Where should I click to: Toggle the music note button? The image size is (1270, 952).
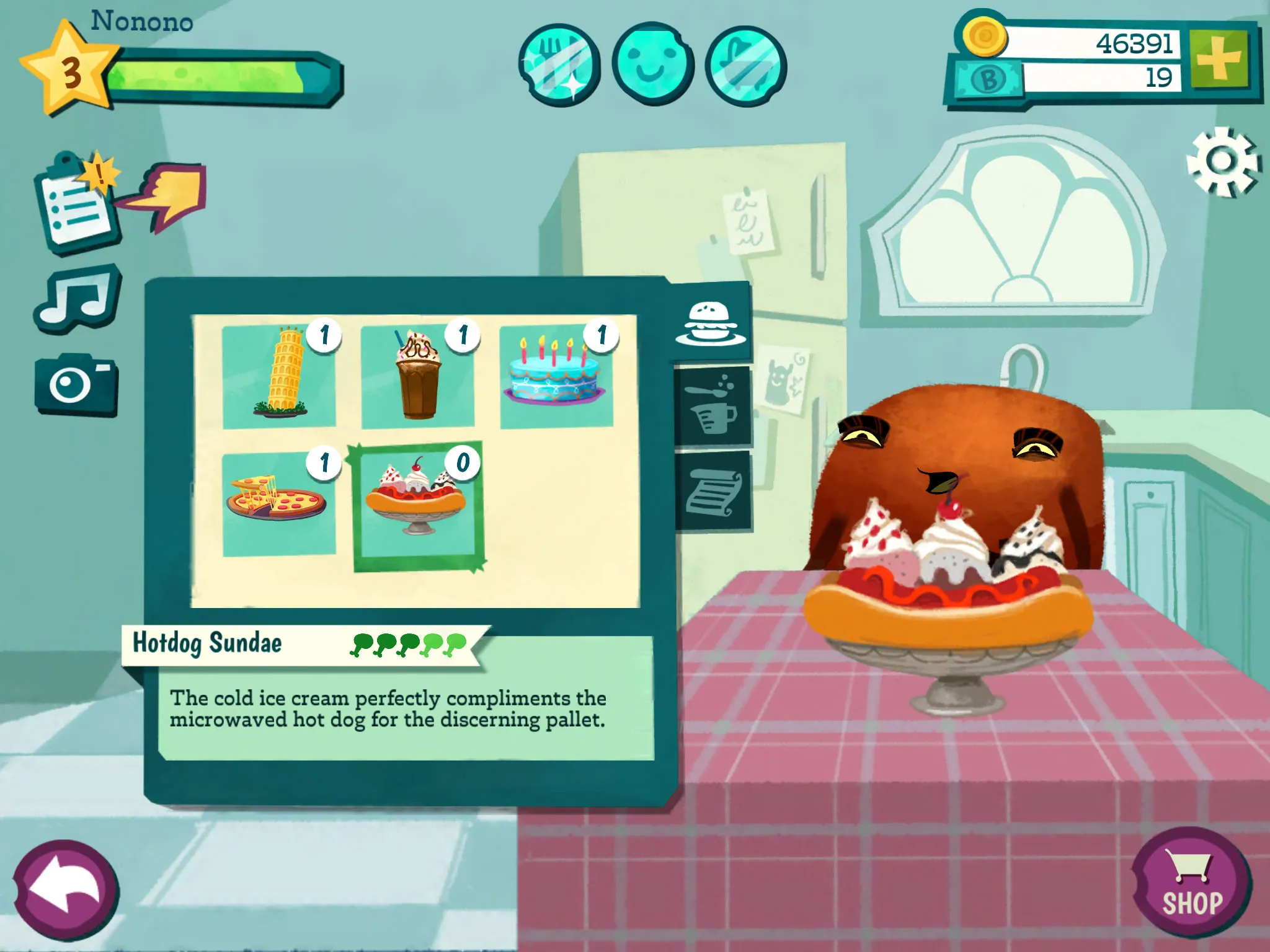point(78,298)
